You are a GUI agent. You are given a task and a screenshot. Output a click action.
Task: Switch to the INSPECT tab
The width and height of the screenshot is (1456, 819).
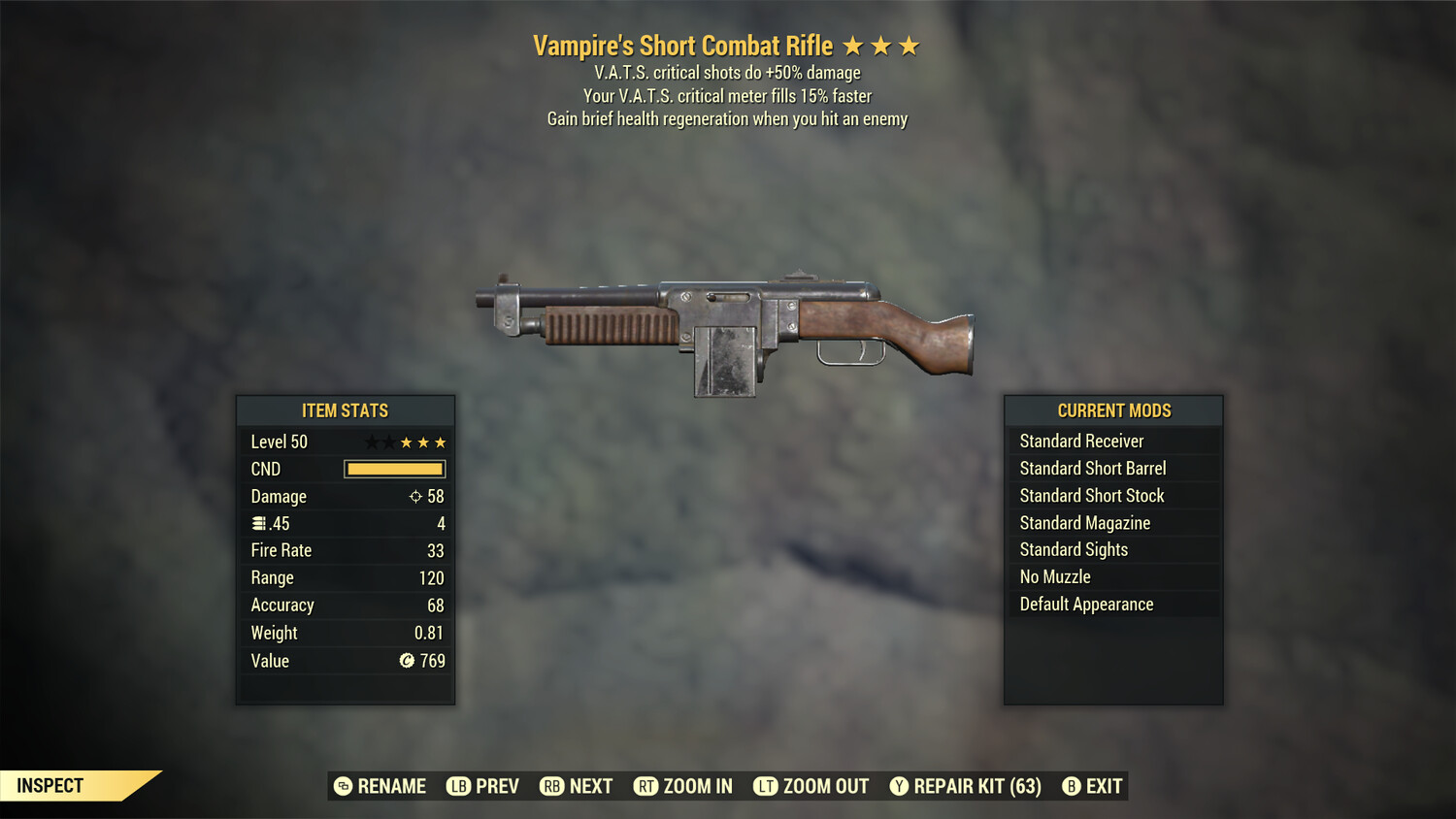[x=50, y=785]
